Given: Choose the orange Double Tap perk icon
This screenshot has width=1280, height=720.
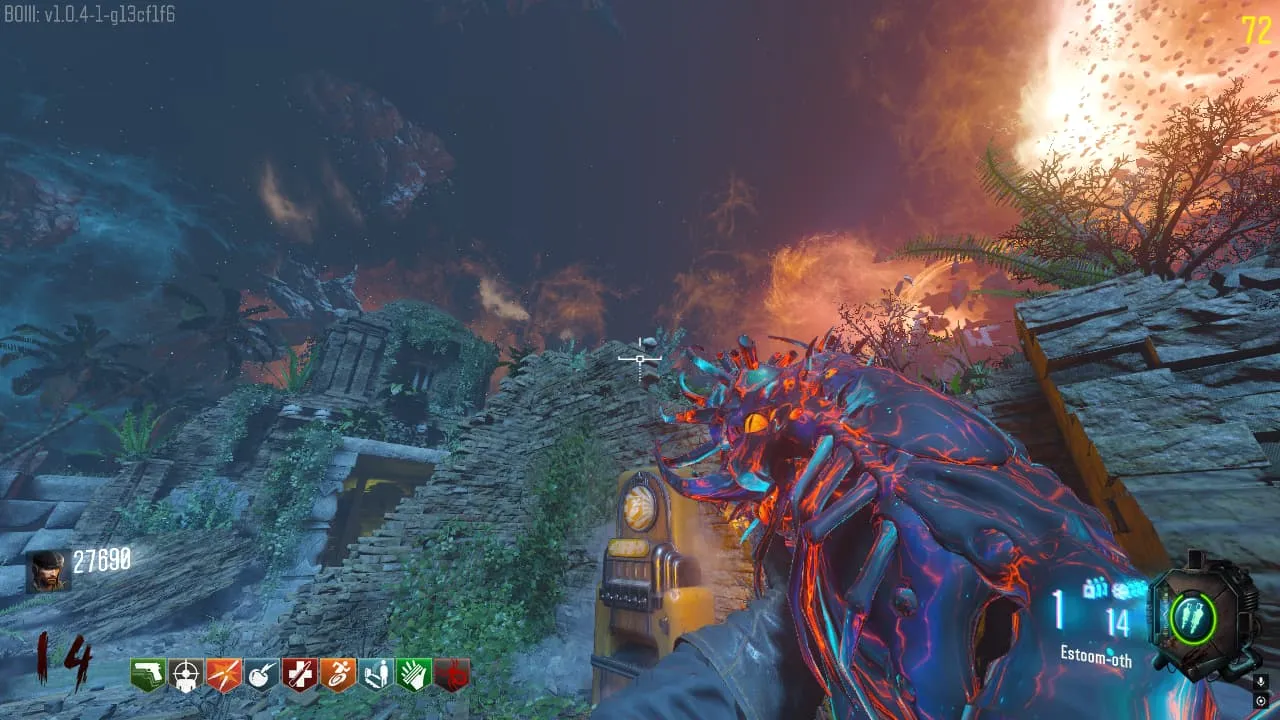Looking at the screenshot, I should click(224, 675).
